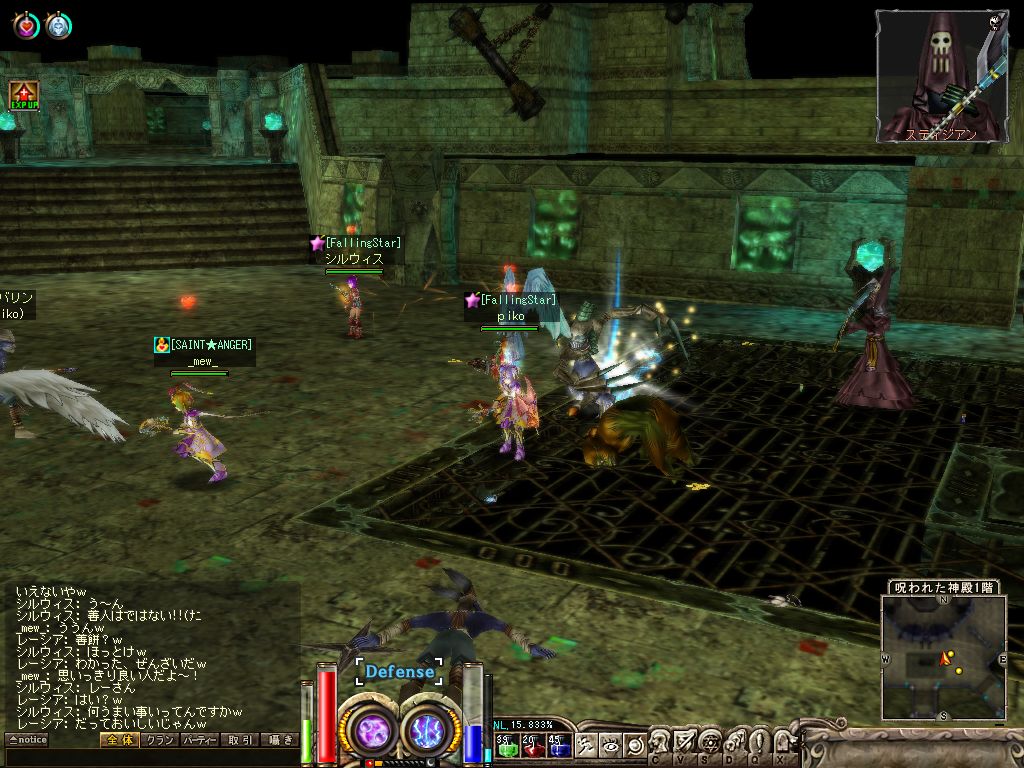Select the スティジアン target portrait
The width and height of the screenshot is (1024, 768).
pos(941,76)
